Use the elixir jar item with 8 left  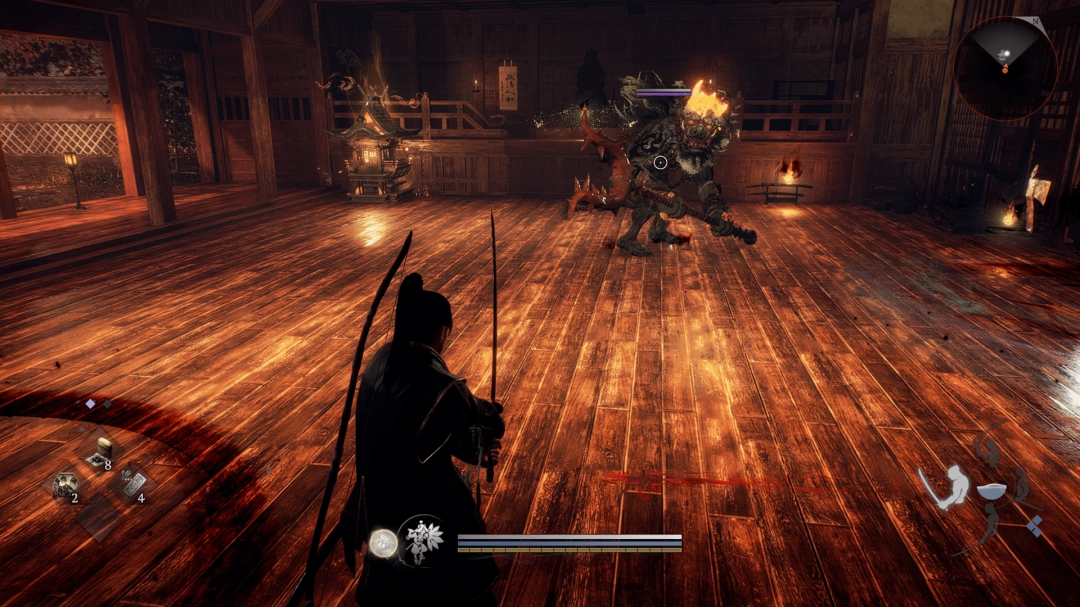pos(101,453)
